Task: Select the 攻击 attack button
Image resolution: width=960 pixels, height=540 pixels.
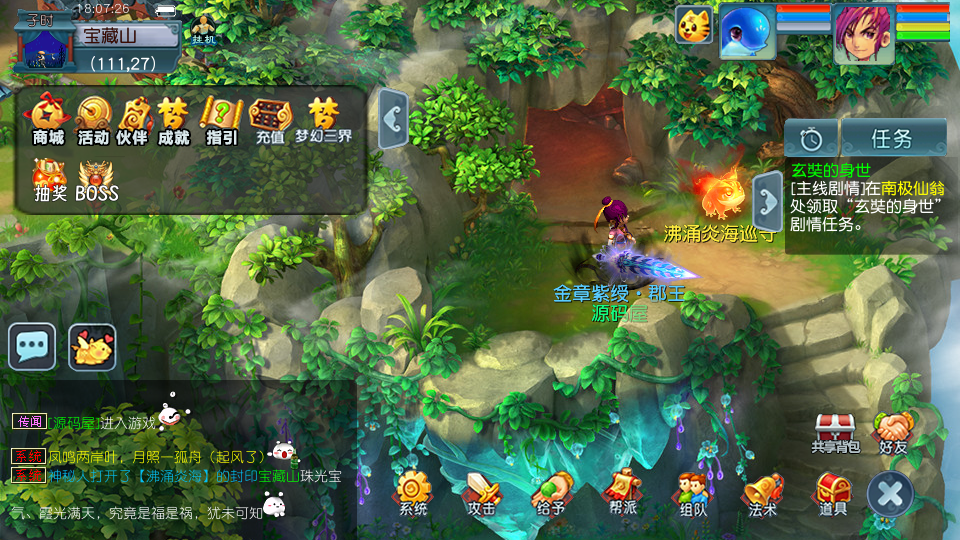Action: pos(482,493)
